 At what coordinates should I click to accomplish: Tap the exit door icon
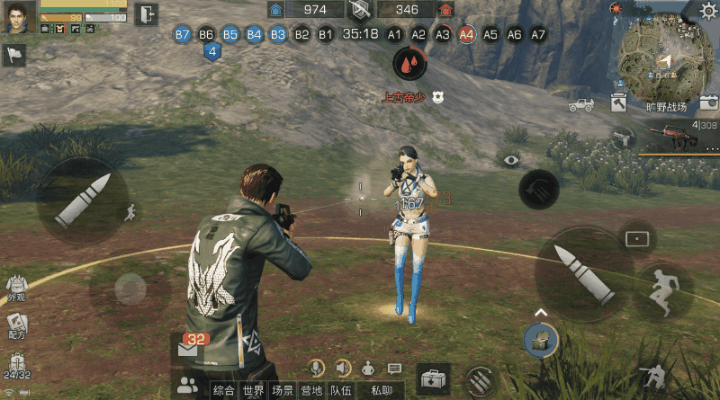146,14
